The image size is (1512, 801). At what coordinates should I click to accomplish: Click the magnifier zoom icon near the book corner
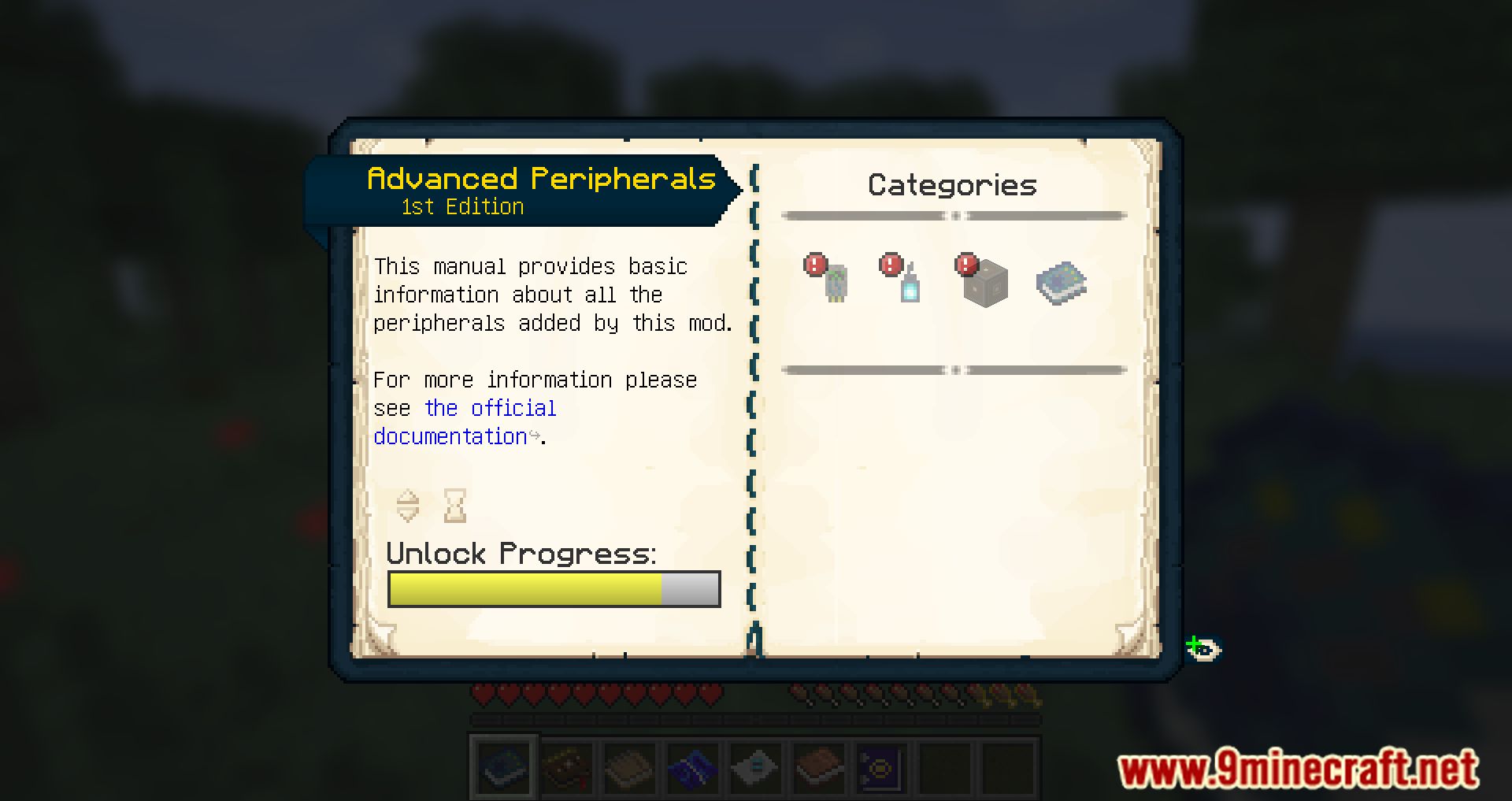(x=1205, y=647)
